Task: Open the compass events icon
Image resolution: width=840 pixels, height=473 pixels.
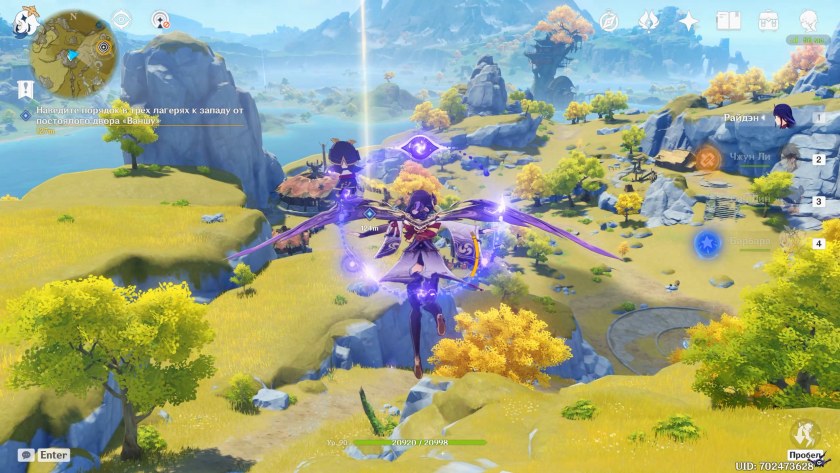Action: coord(609,20)
